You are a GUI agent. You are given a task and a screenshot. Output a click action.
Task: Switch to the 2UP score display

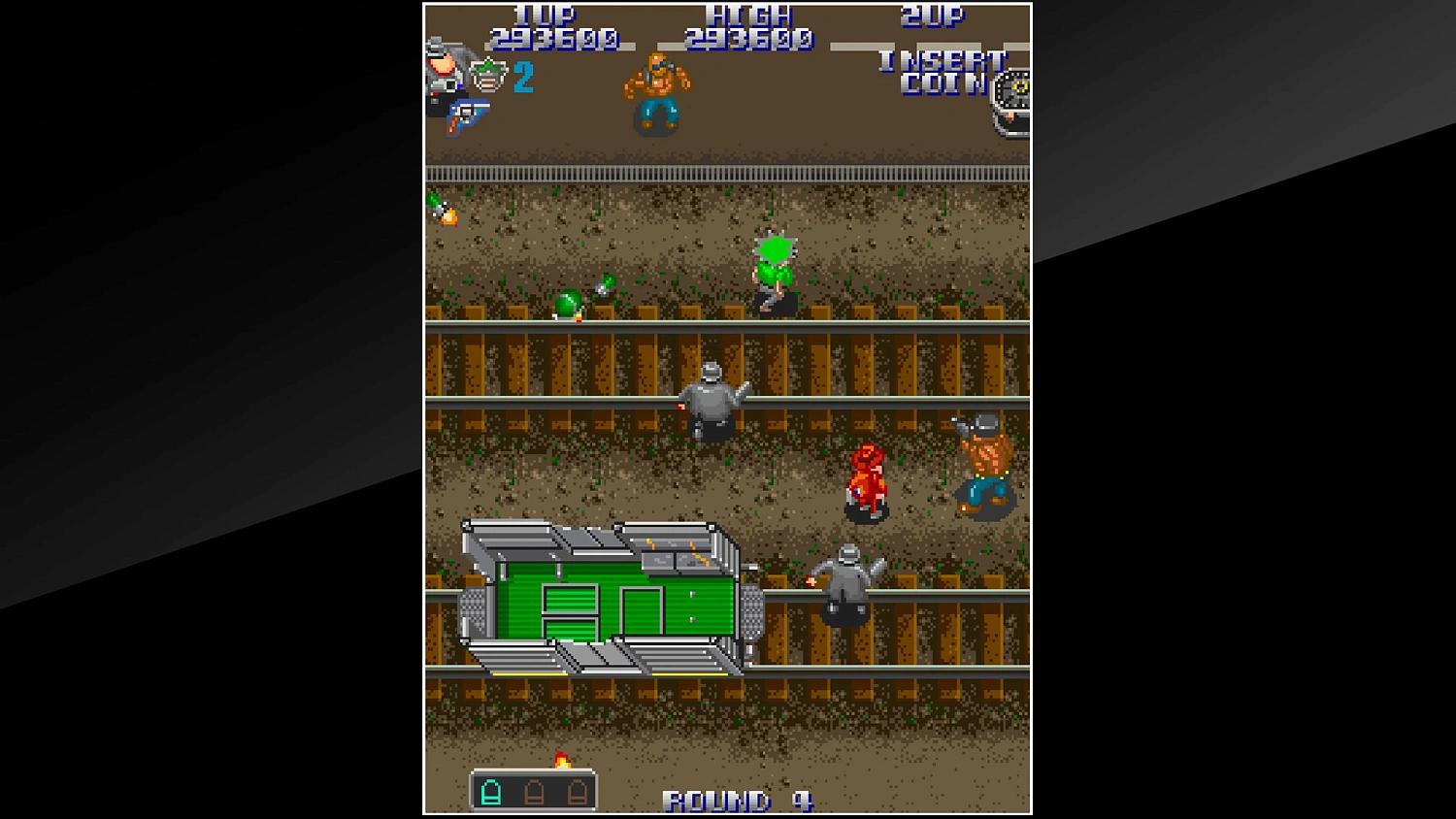coord(935,17)
